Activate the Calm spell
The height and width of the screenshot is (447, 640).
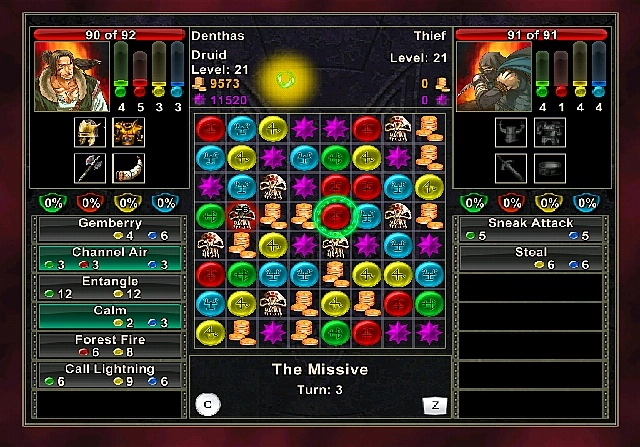109,316
